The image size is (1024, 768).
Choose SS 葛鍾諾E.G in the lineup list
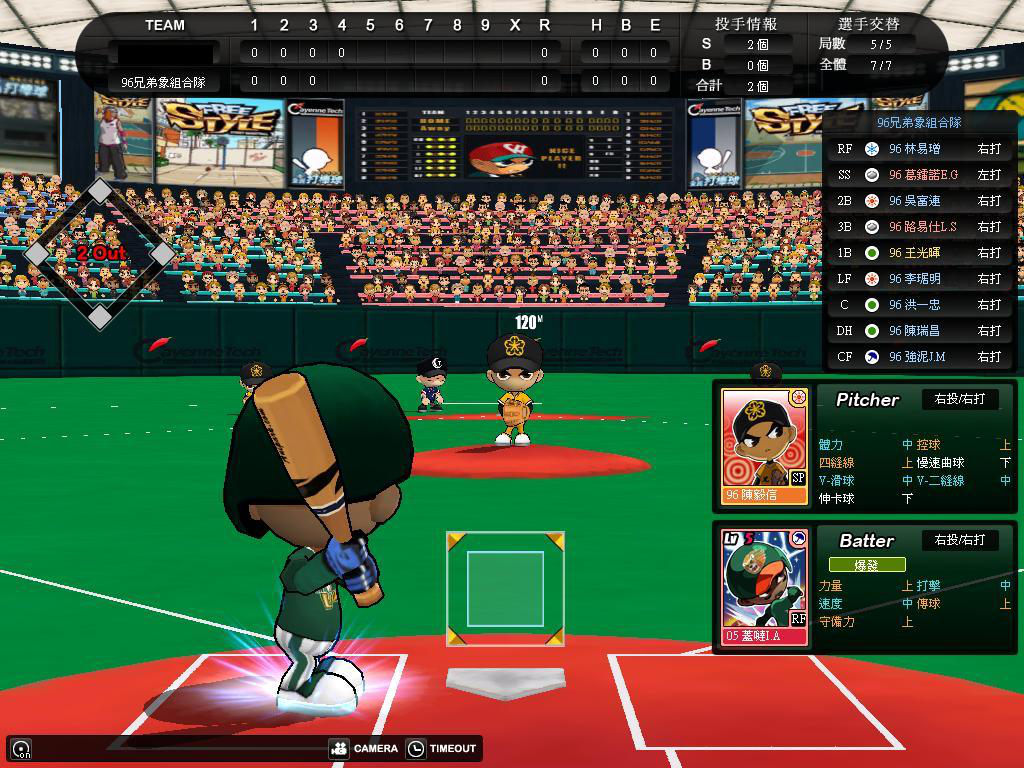click(920, 175)
